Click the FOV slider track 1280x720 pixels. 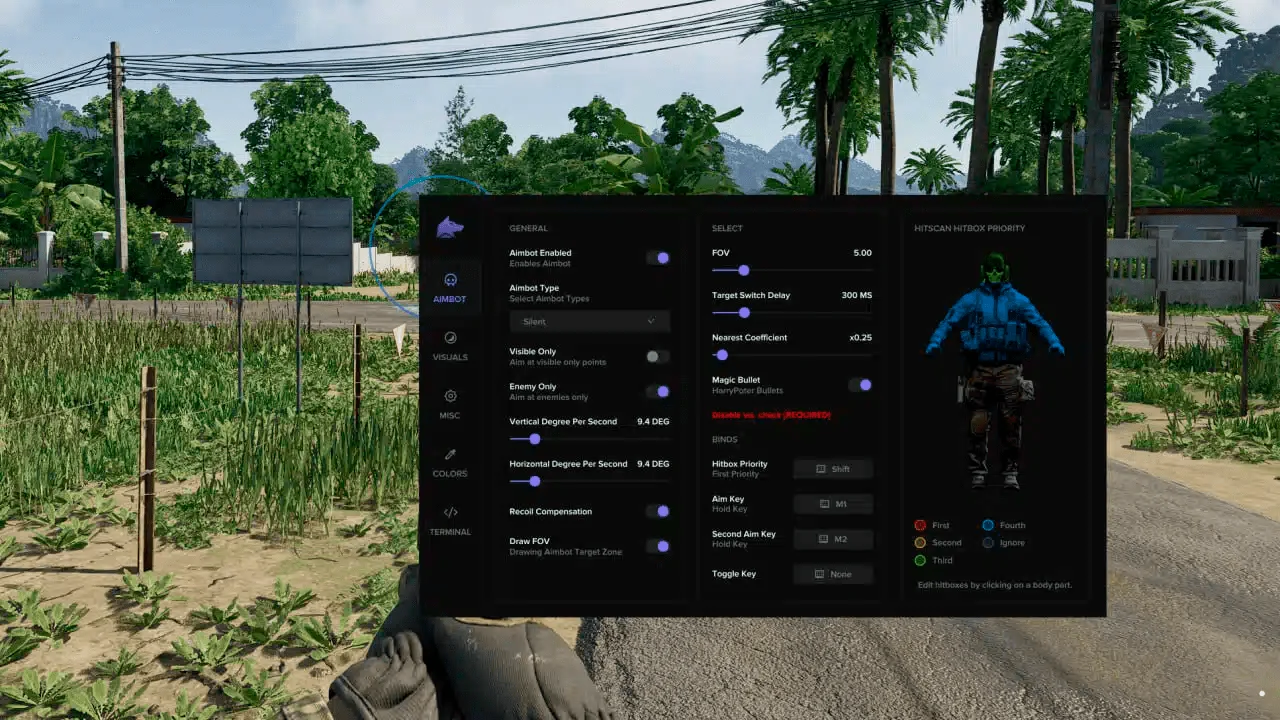point(744,270)
